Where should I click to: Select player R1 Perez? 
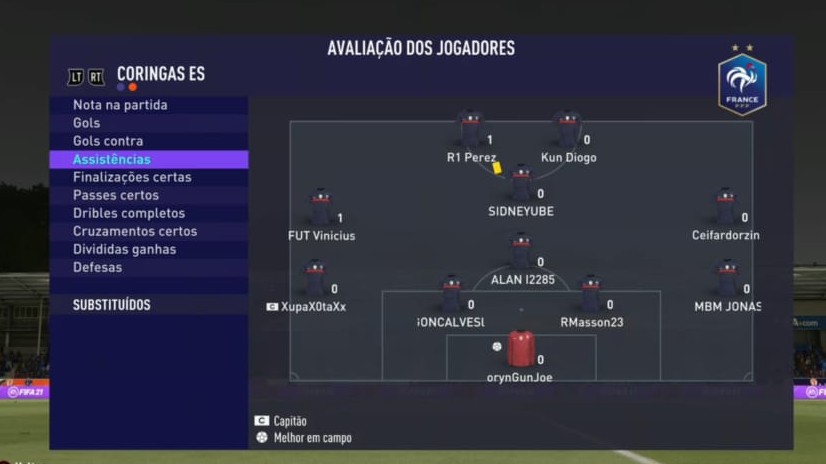[470, 138]
